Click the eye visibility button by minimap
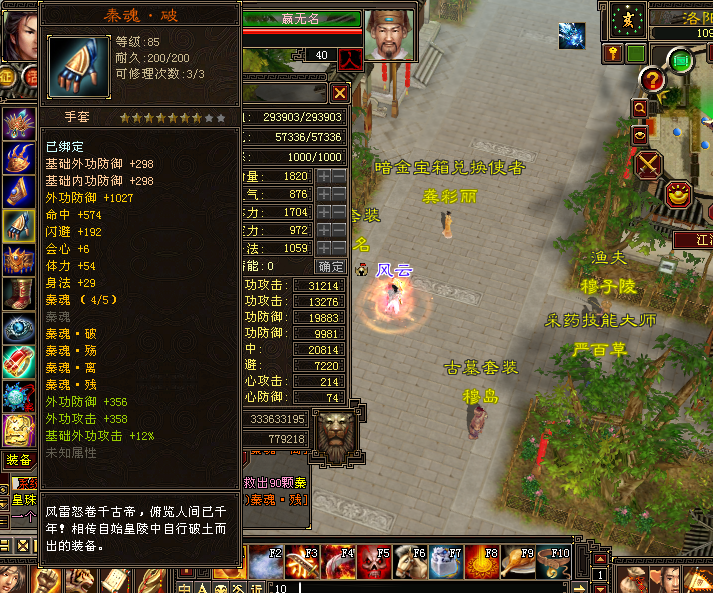The height and width of the screenshot is (593, 713). click(639, 134)
